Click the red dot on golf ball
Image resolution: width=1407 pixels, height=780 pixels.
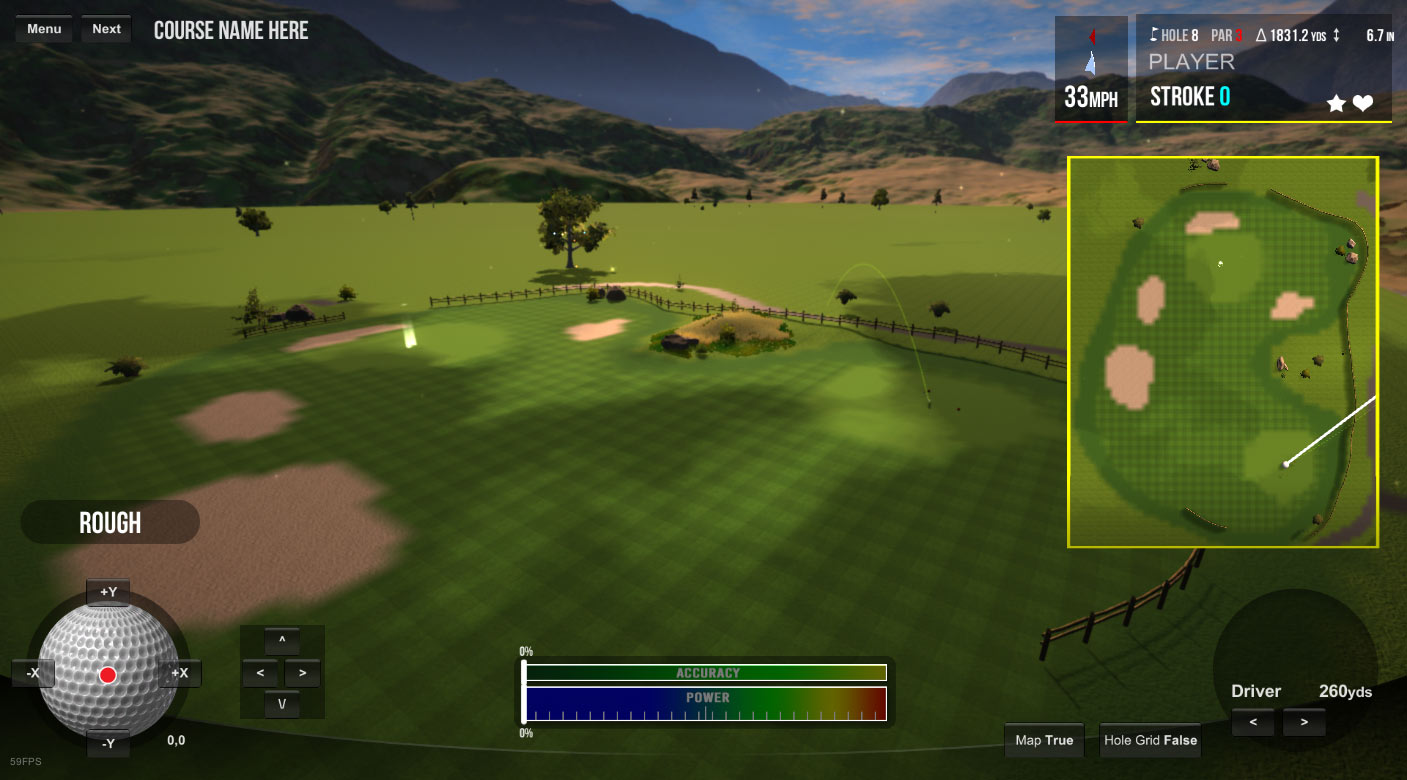pyautogui.click(x=108, y=675)
